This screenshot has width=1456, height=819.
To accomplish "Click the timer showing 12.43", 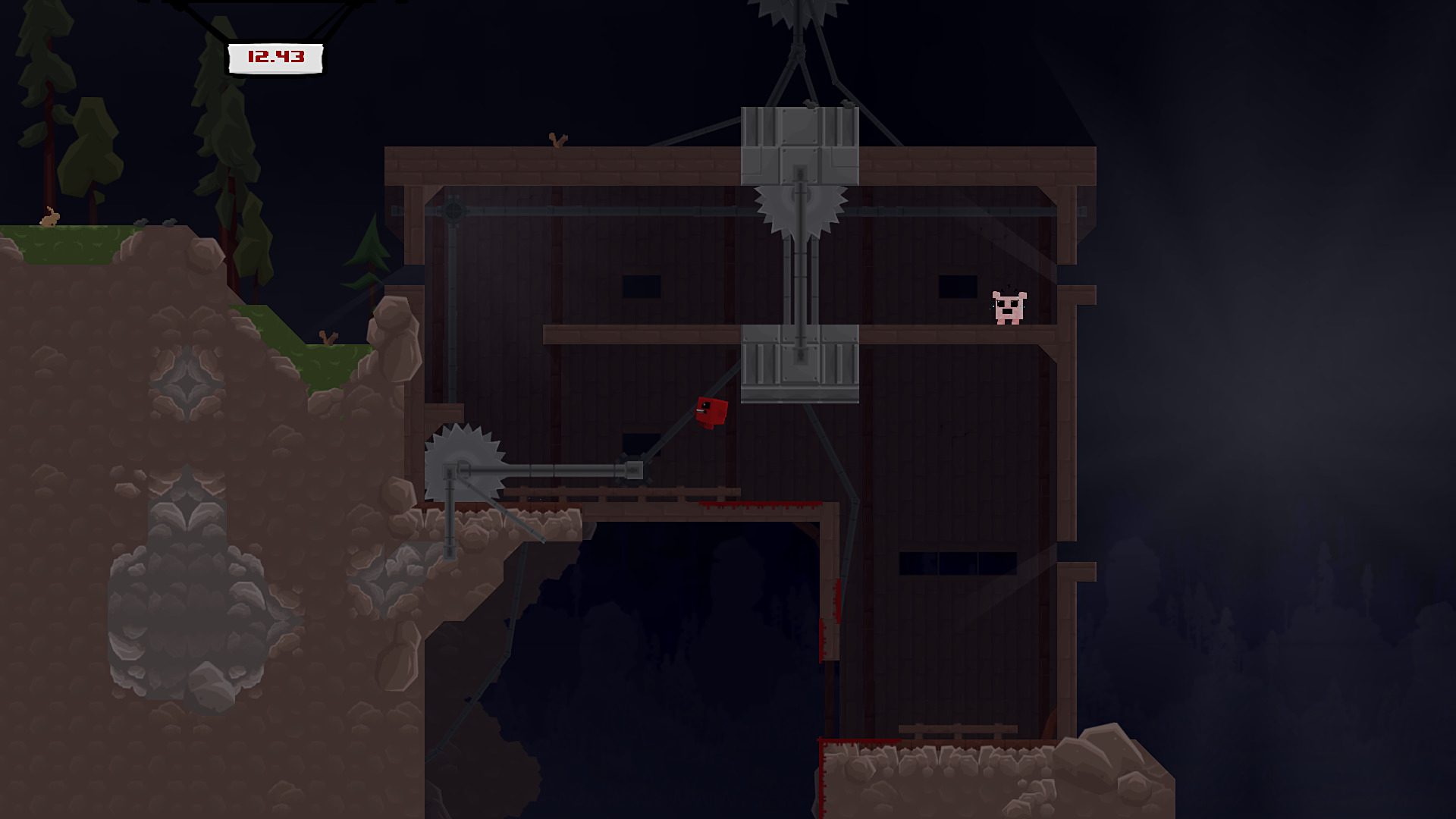I will tap(275, 56).
